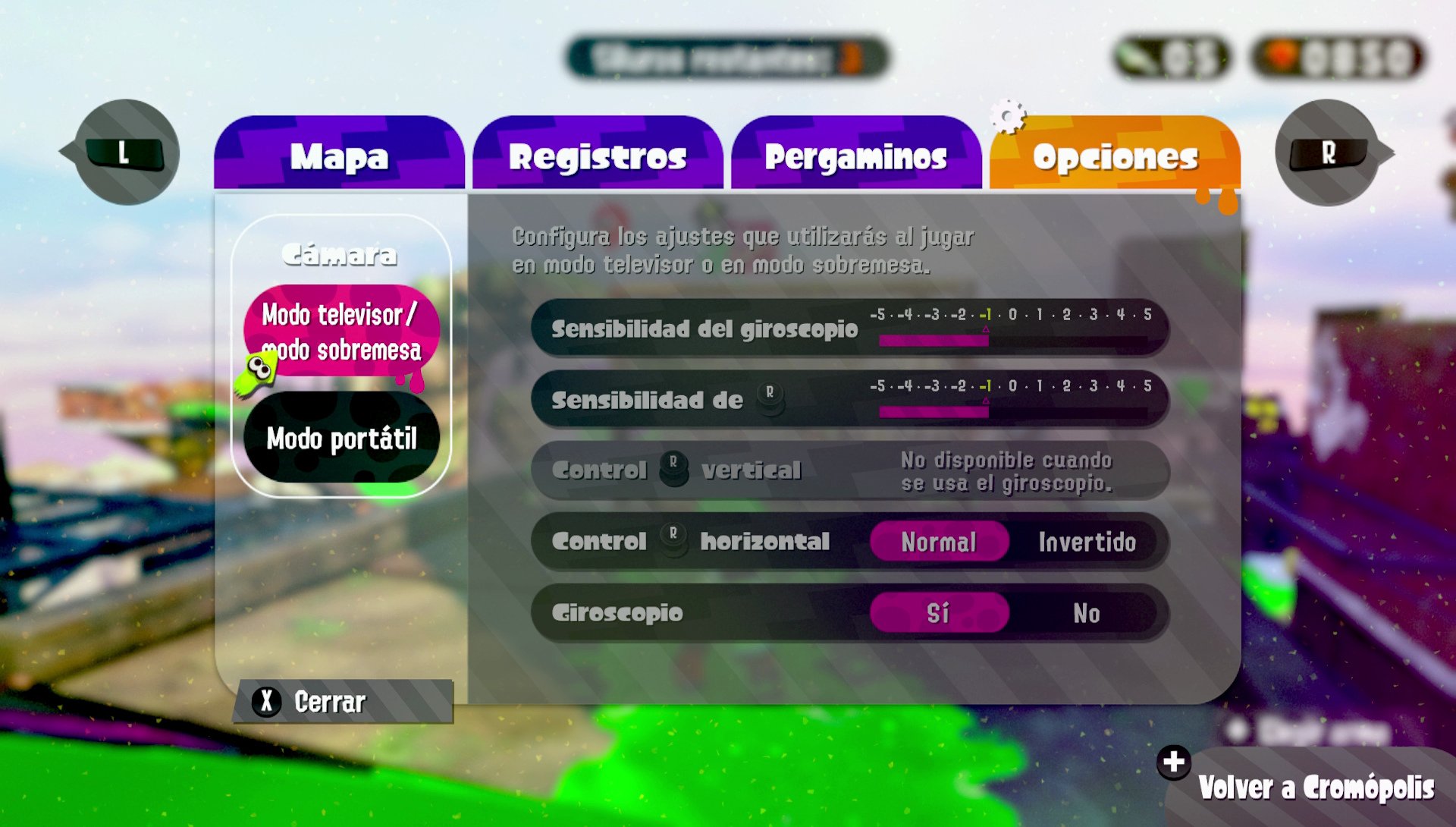
Task: Open the Pergaminos tab
Action: coord(855,157)
